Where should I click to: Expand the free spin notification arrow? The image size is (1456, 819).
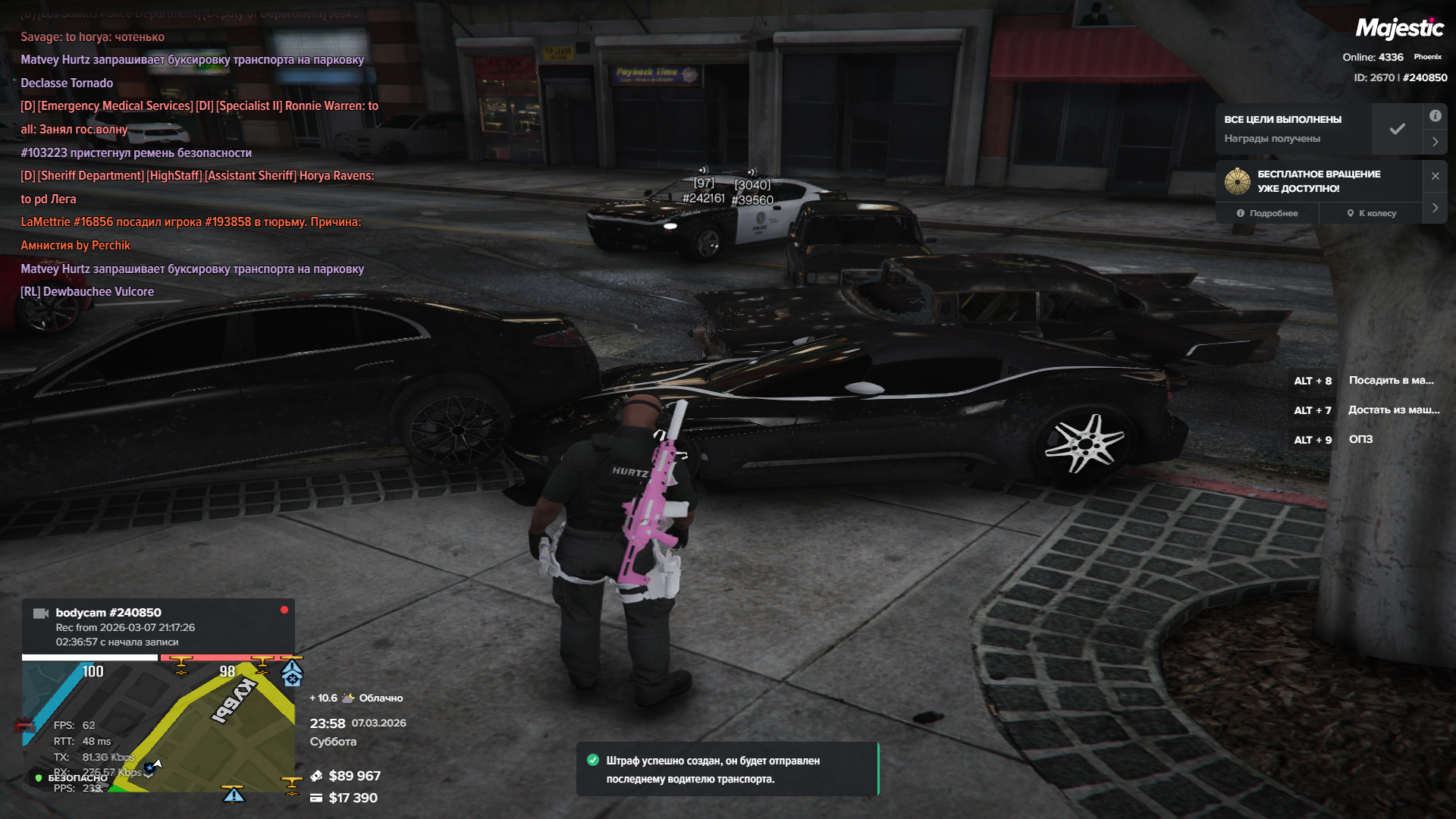1435,208
